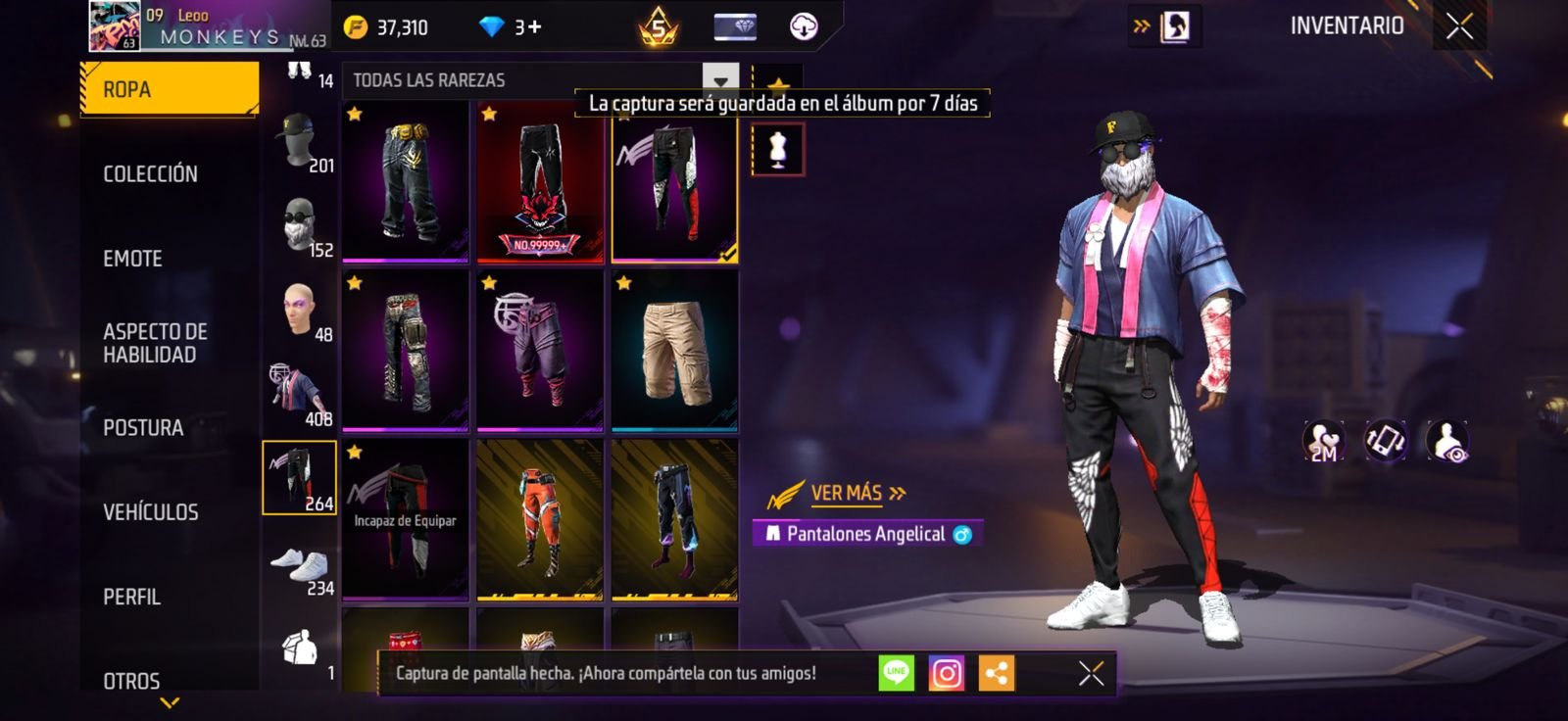Close the inventory screen

[1459, 26]
